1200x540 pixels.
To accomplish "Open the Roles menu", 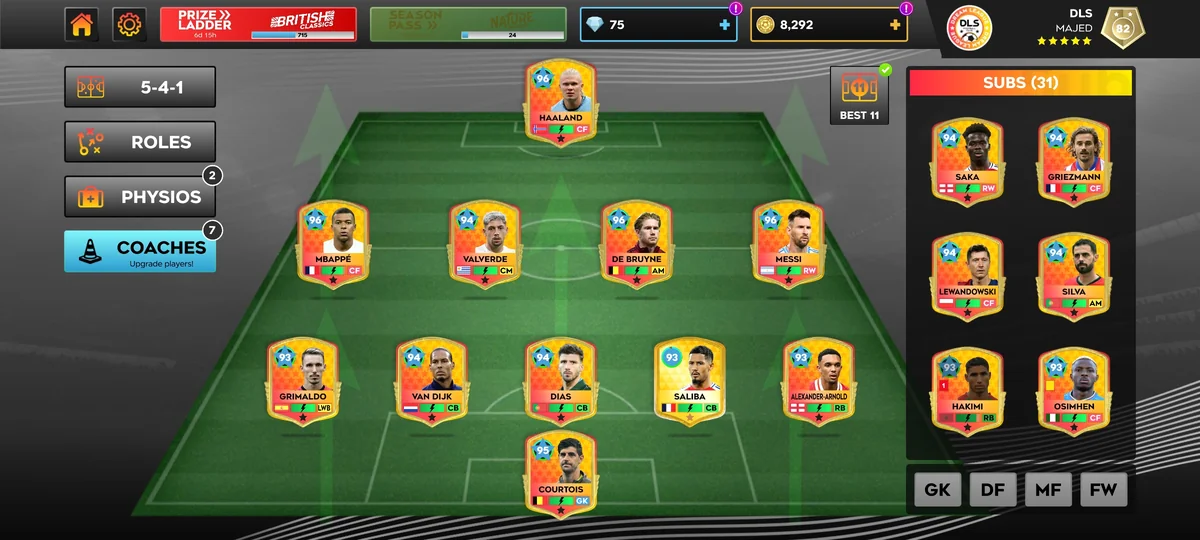I will point(140,142).
